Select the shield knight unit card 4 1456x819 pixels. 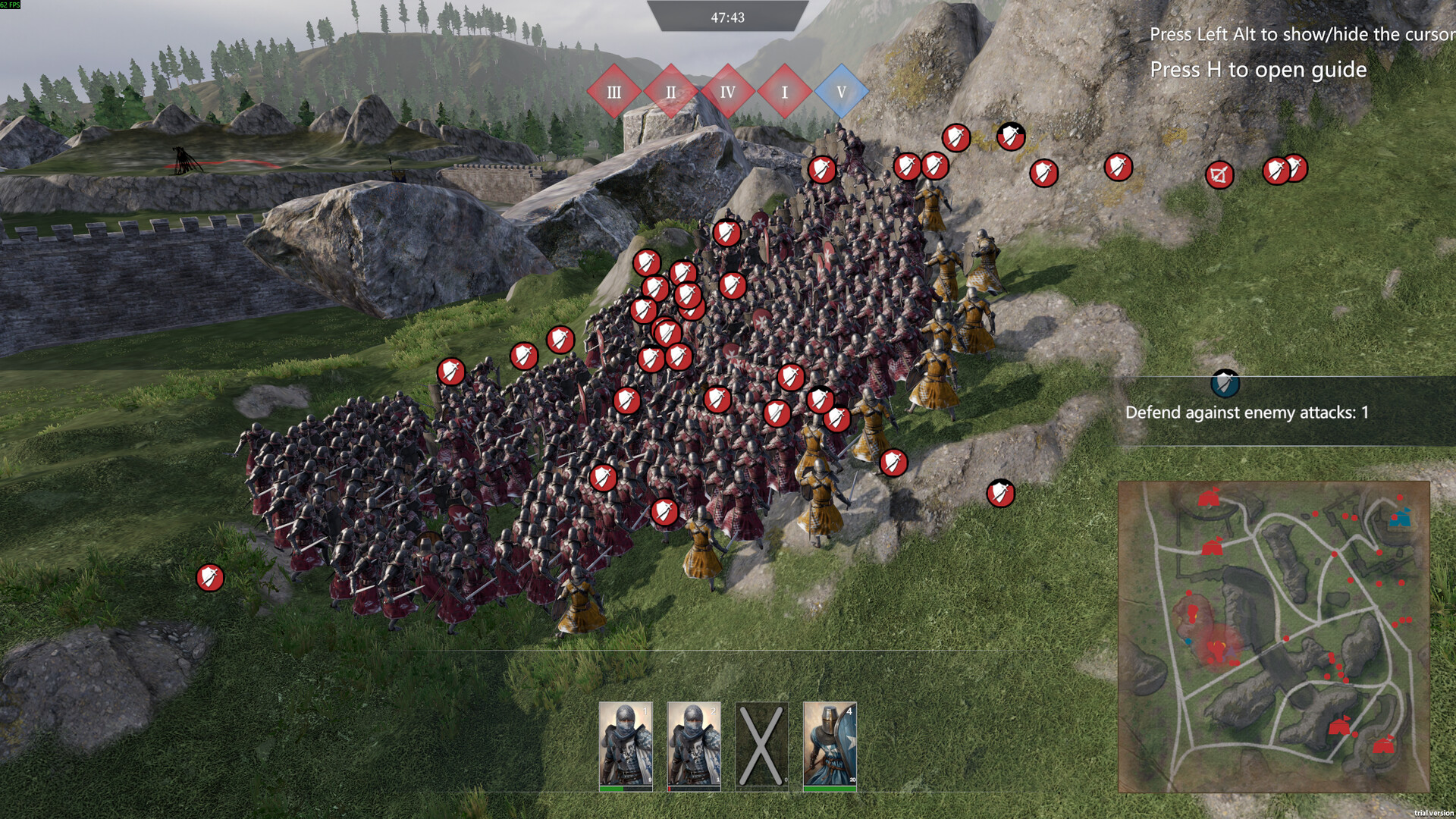pyautogui.click(x=830, y=745)
